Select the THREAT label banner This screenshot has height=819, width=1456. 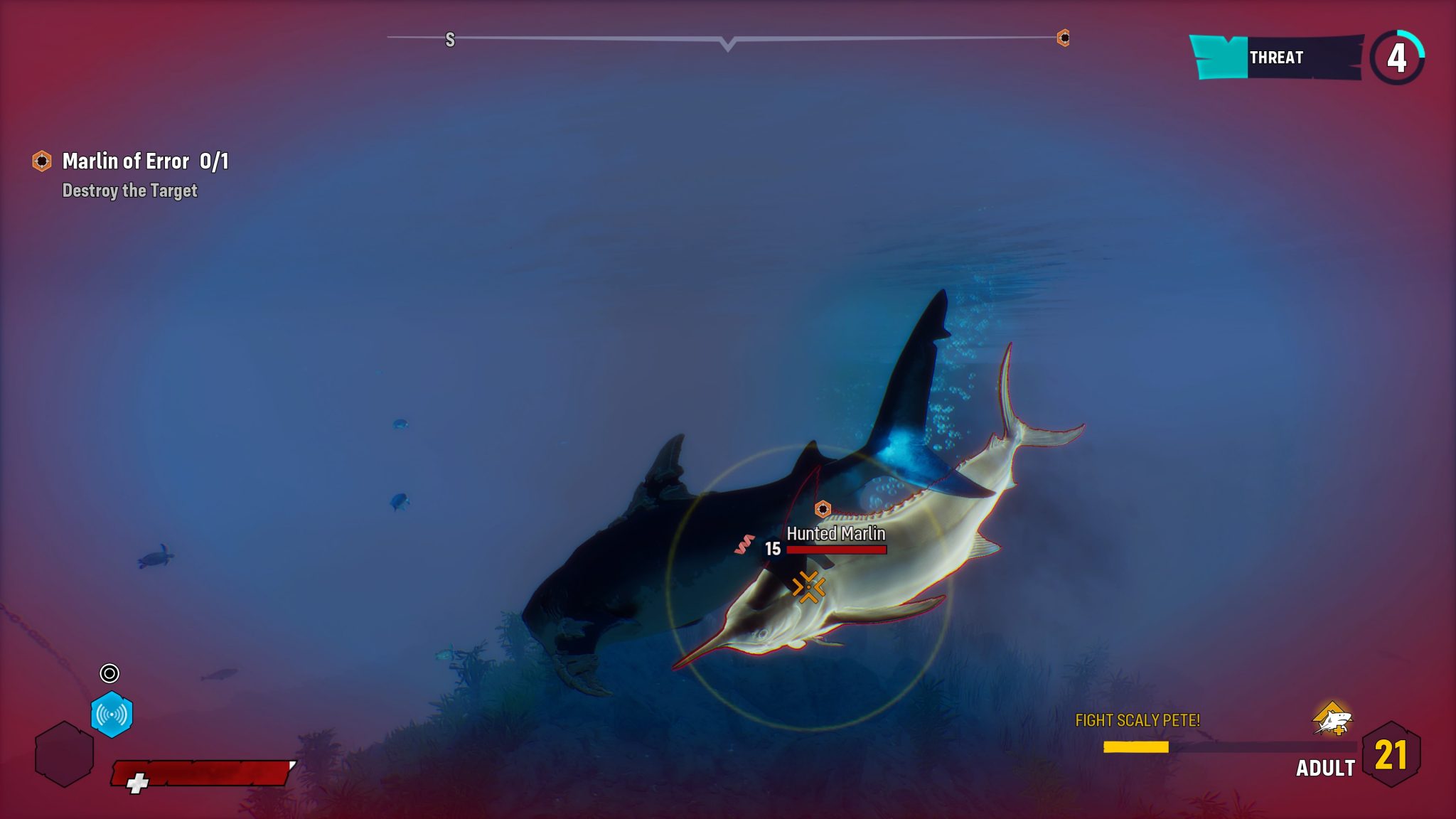coord(1278,58)
